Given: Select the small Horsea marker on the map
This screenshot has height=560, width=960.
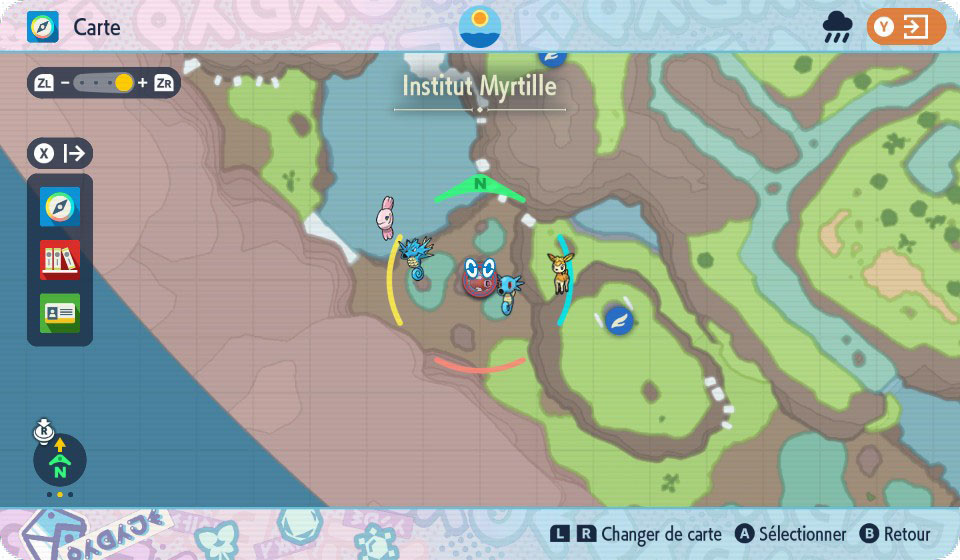Looking at the screenshot, I should point(510,294).
